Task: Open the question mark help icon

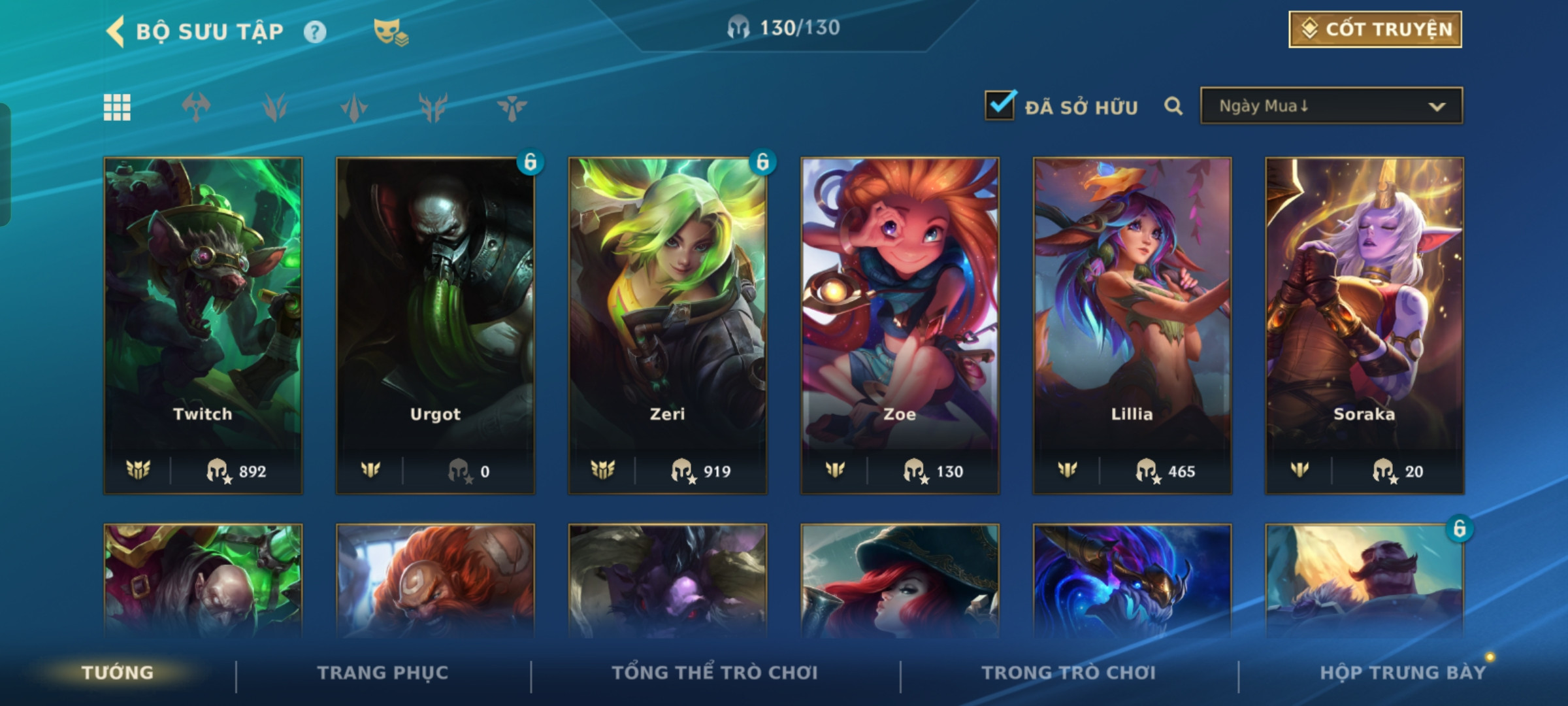Action: pyautogui.click(x=315, y=32)
